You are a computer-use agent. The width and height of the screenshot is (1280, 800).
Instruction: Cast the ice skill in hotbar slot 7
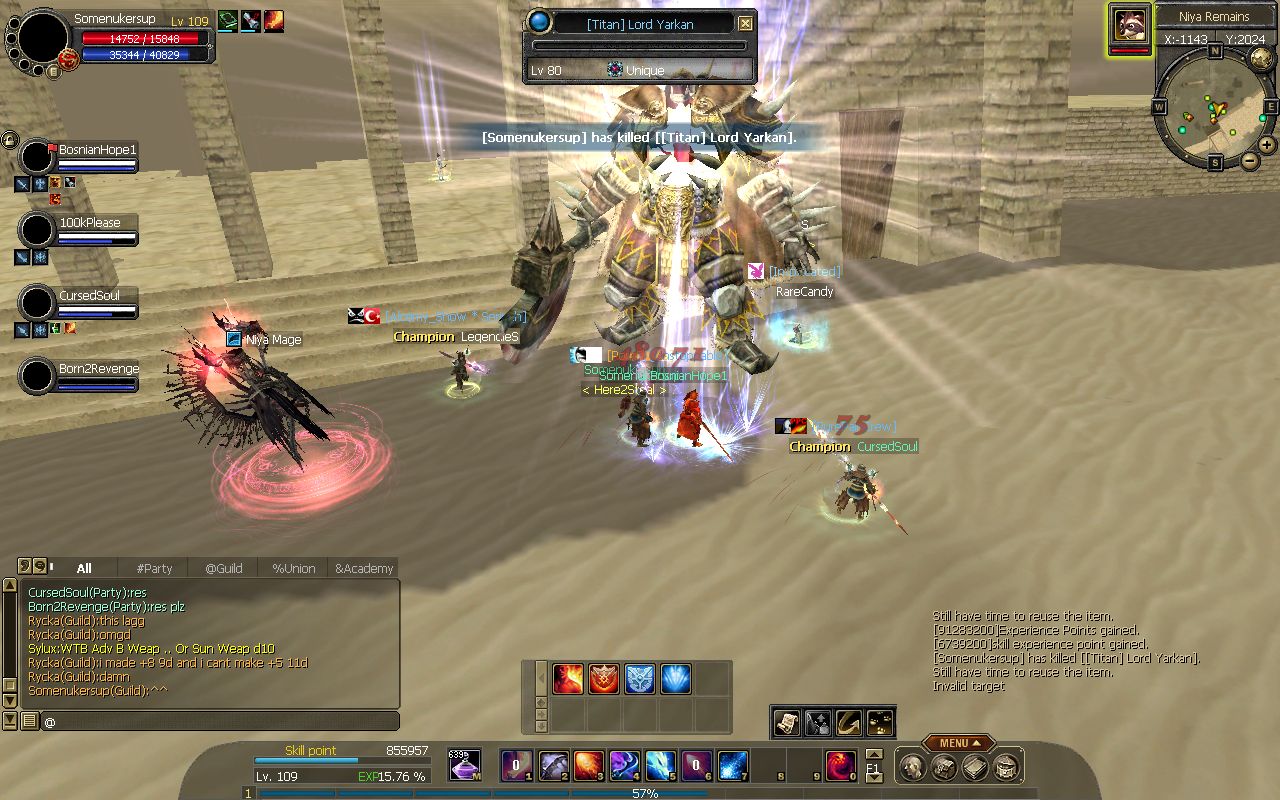click(732, 766)
